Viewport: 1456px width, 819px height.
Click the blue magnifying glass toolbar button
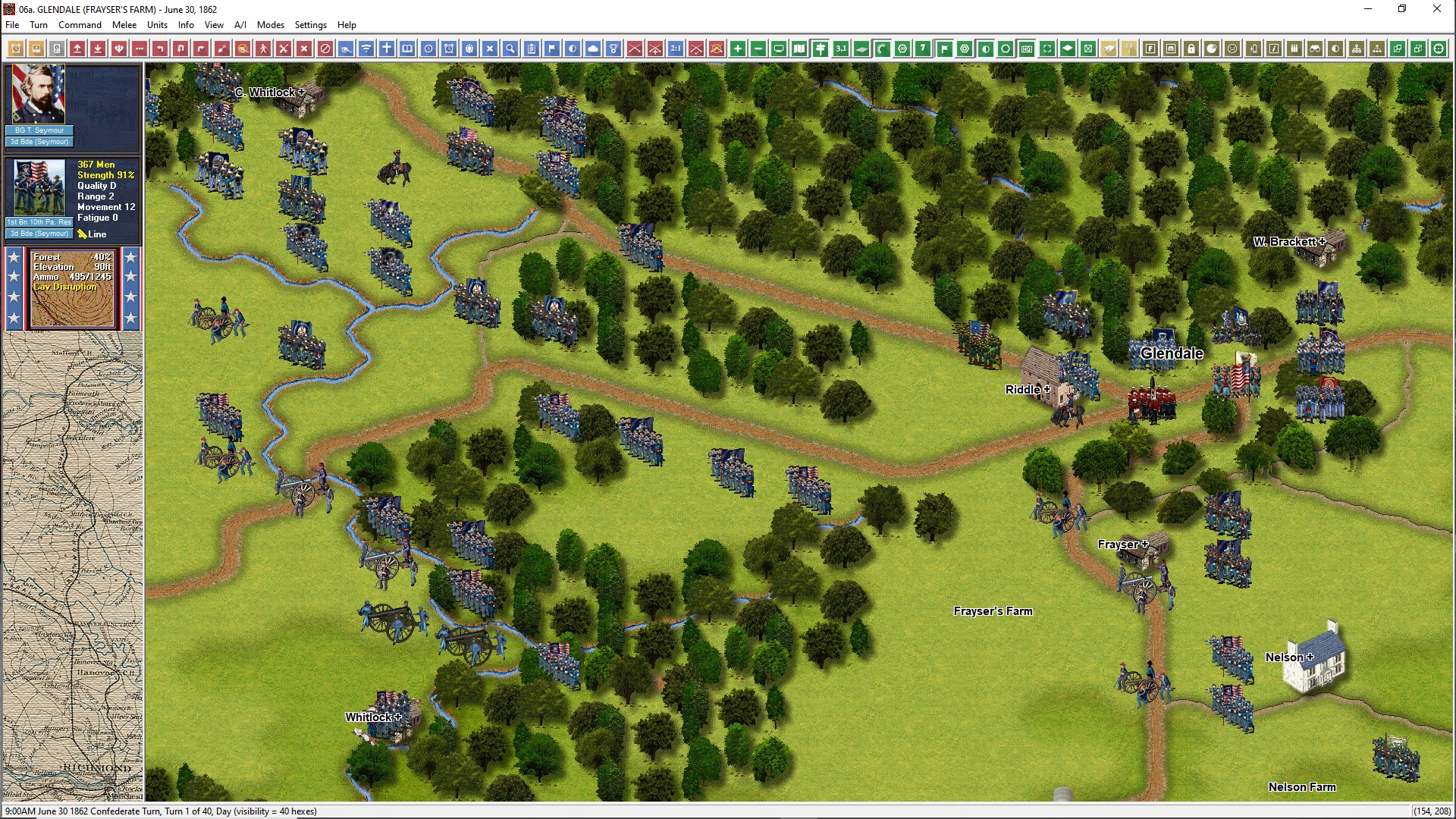pos(510,49)
